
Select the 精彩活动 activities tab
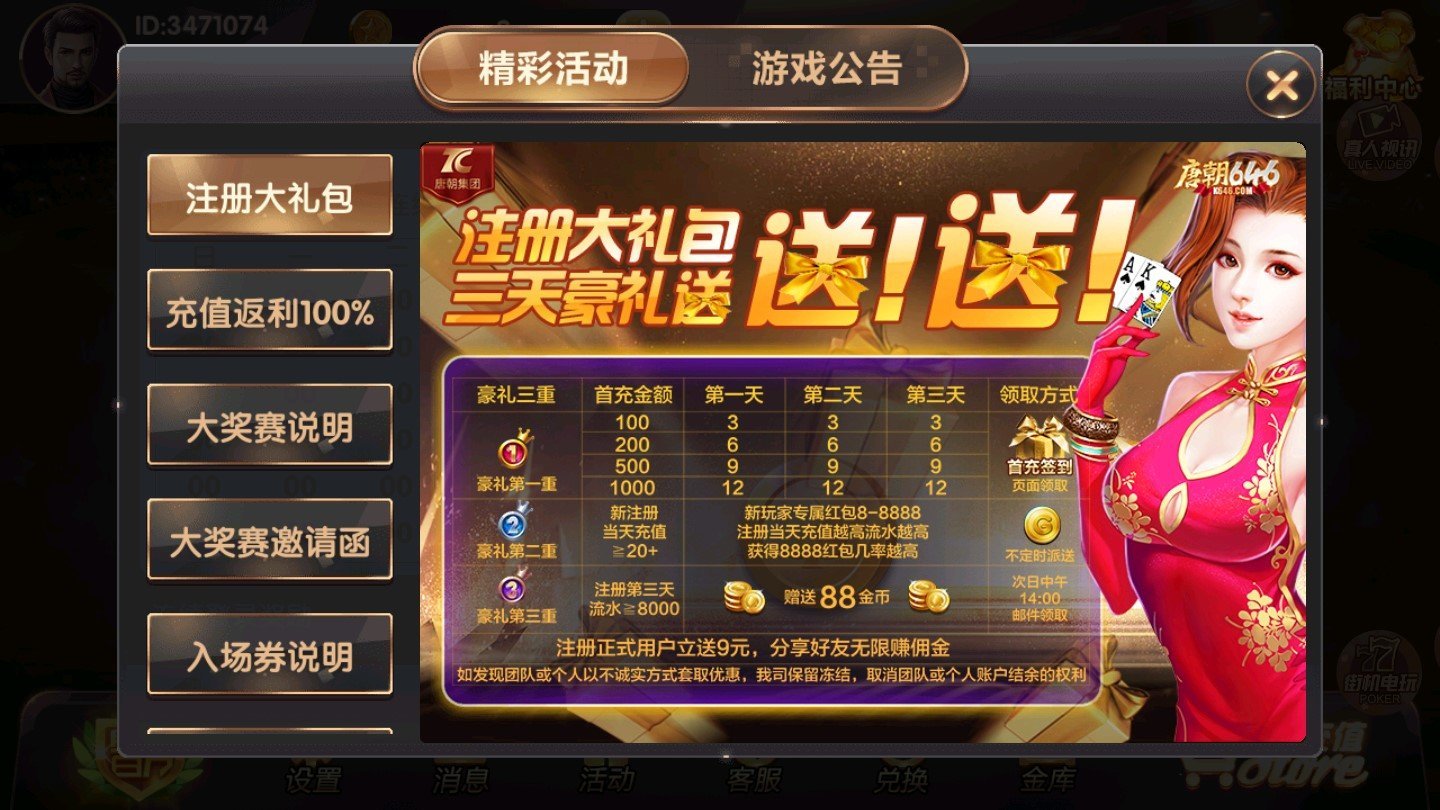tap(552, 68)
